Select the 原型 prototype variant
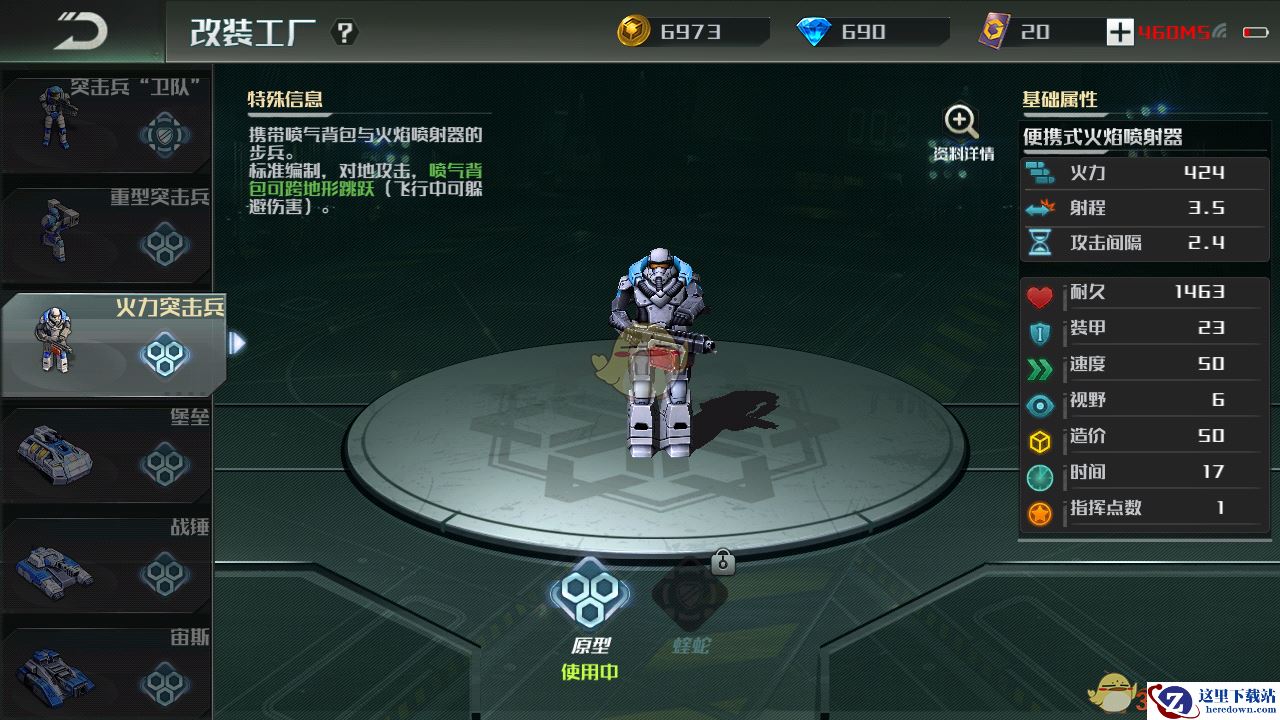 [x=589, y=600]
